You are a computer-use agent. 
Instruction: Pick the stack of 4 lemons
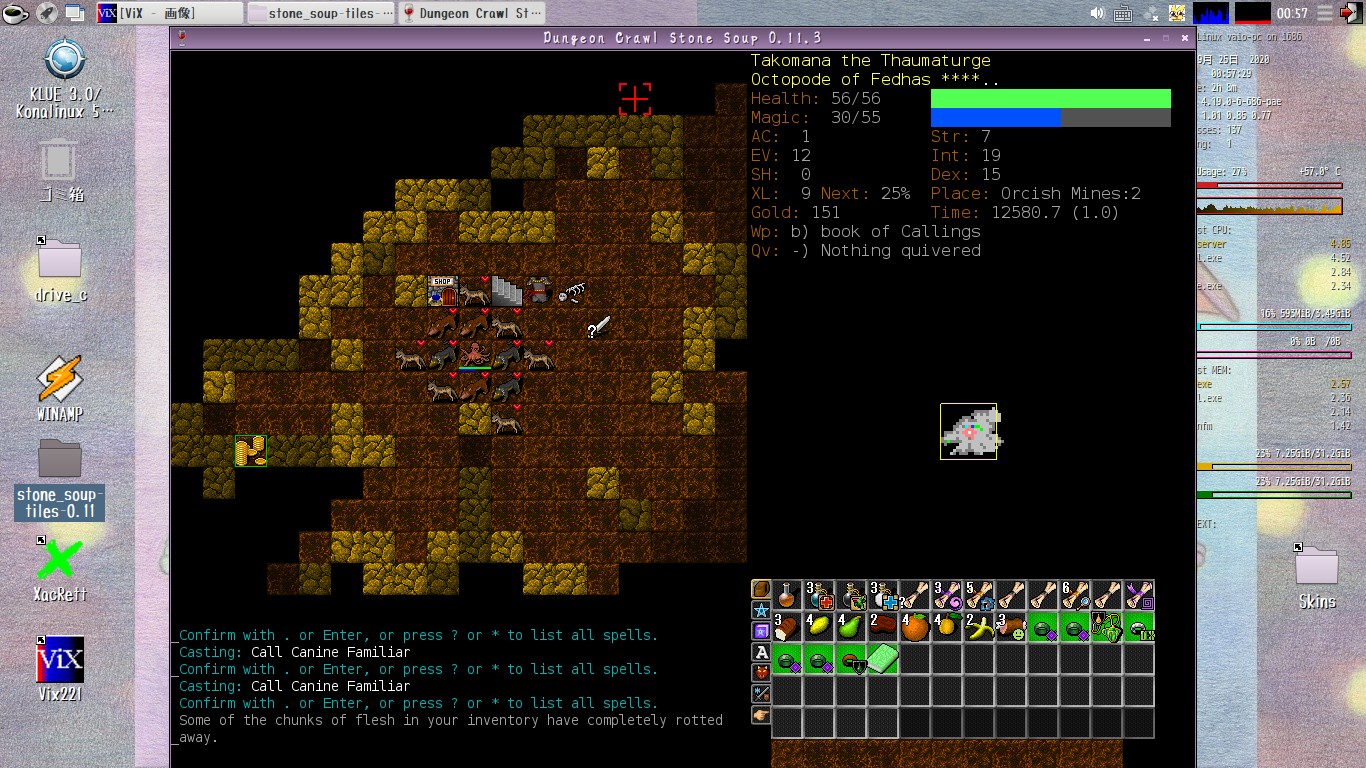(820, 628)
